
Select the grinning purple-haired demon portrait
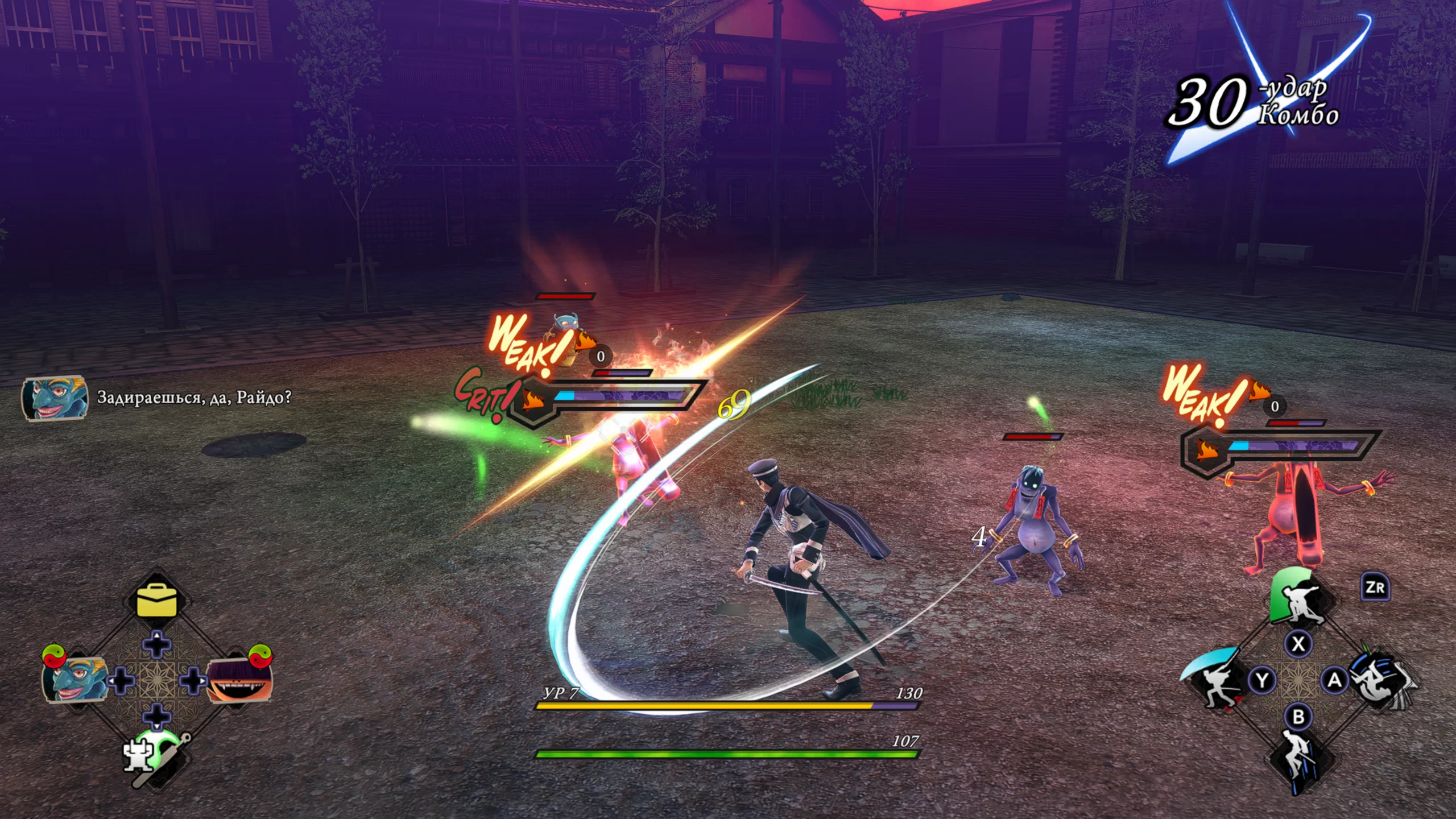[239, 680]
